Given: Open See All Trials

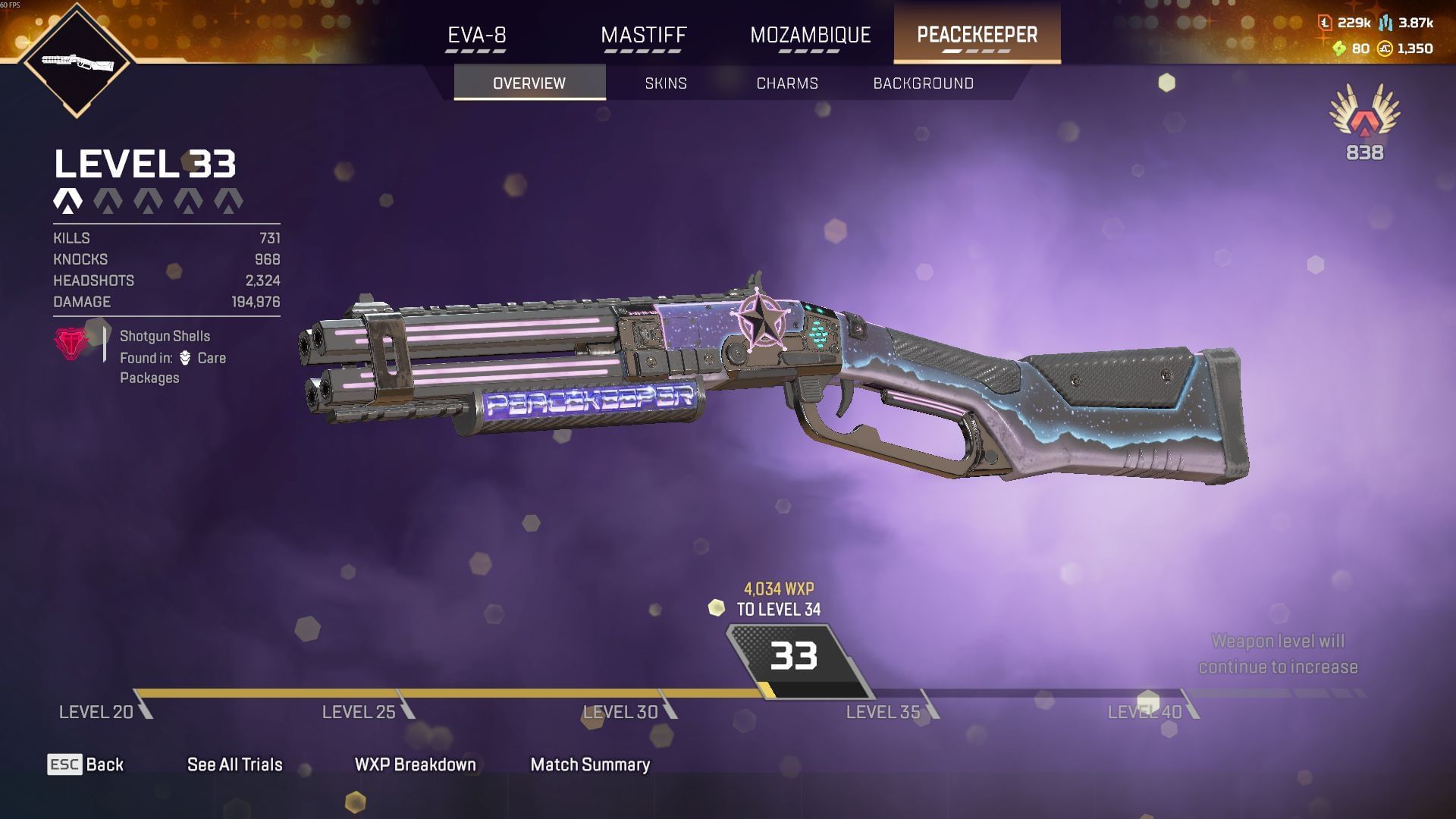Looking at the screenshot, I should pos(235,765).
